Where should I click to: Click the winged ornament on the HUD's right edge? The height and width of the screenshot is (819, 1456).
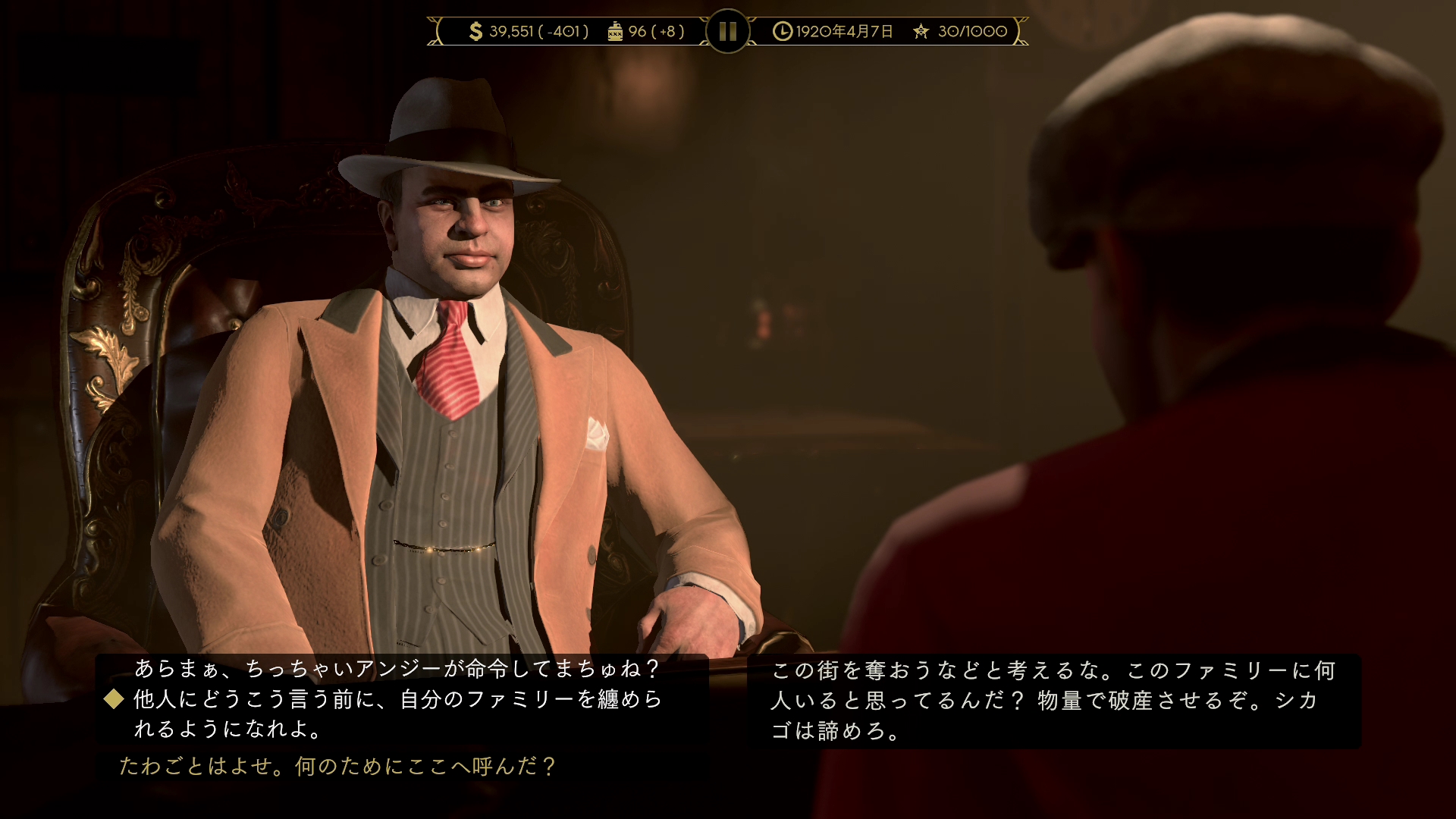[x=1020, y=31]
